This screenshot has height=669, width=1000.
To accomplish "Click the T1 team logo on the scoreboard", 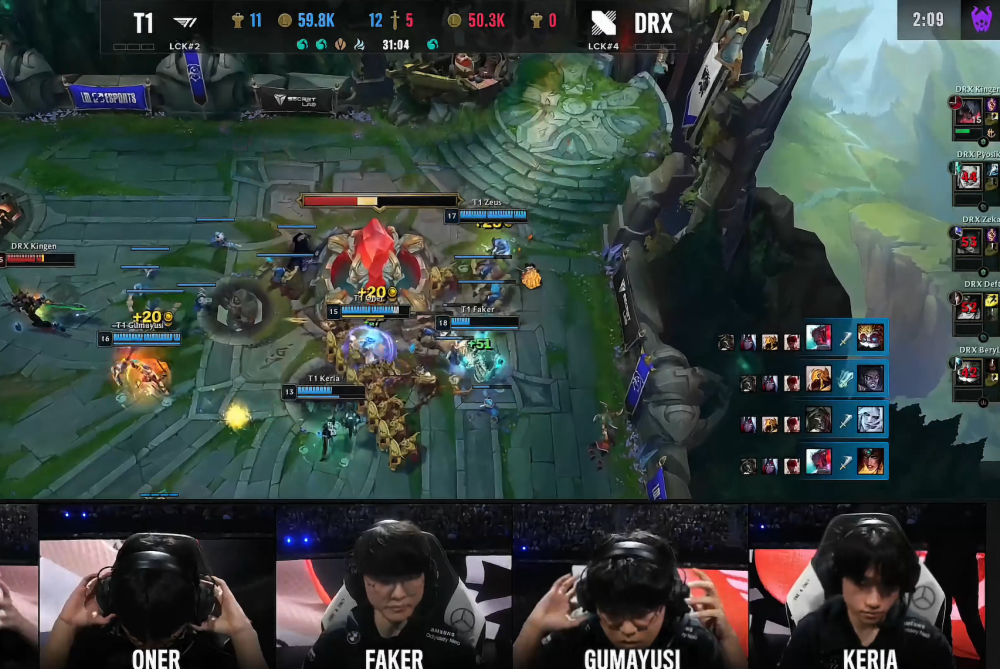I will click(185, 22).
